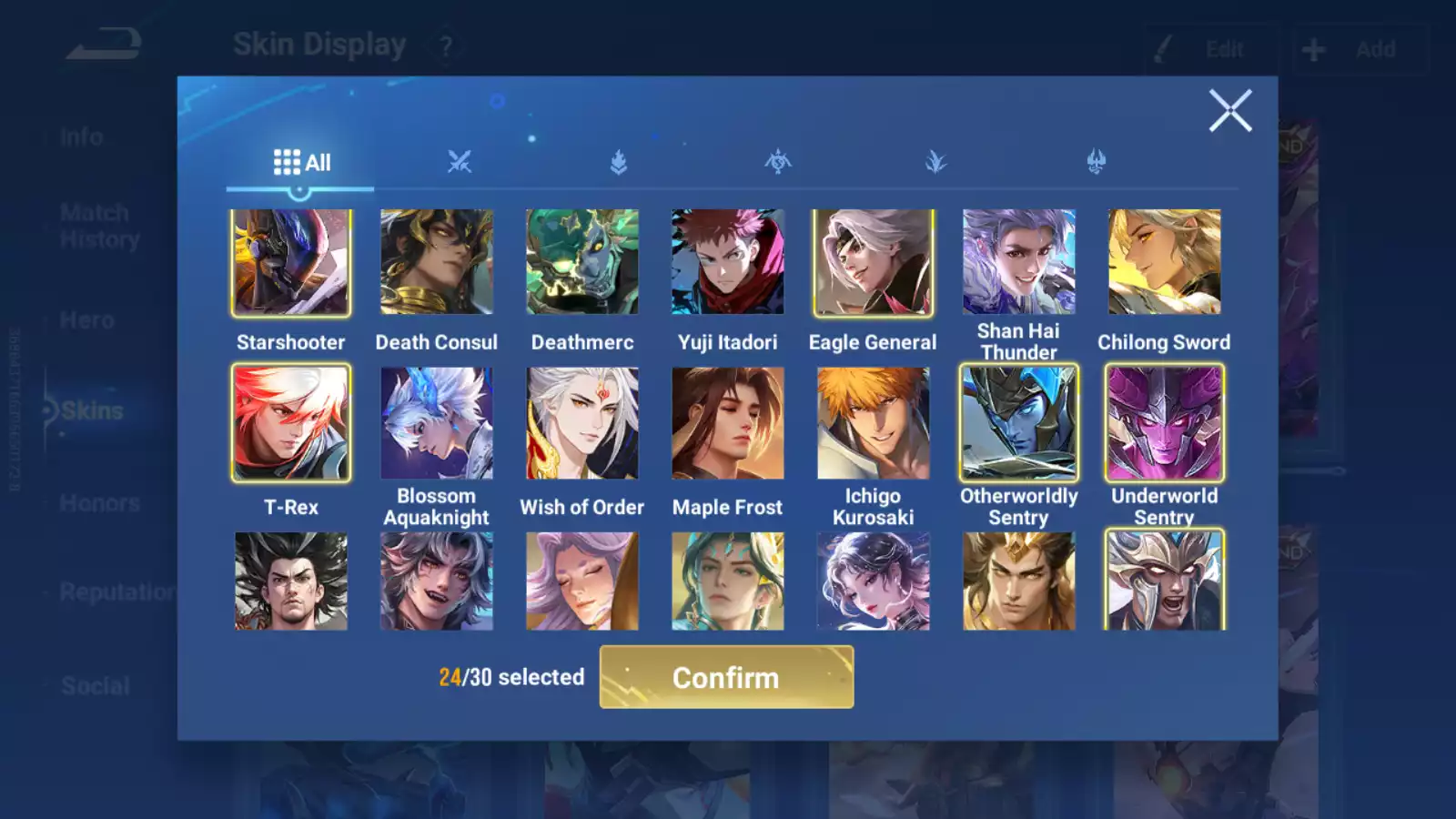Open the demon mask class filter

point(1097,161)
